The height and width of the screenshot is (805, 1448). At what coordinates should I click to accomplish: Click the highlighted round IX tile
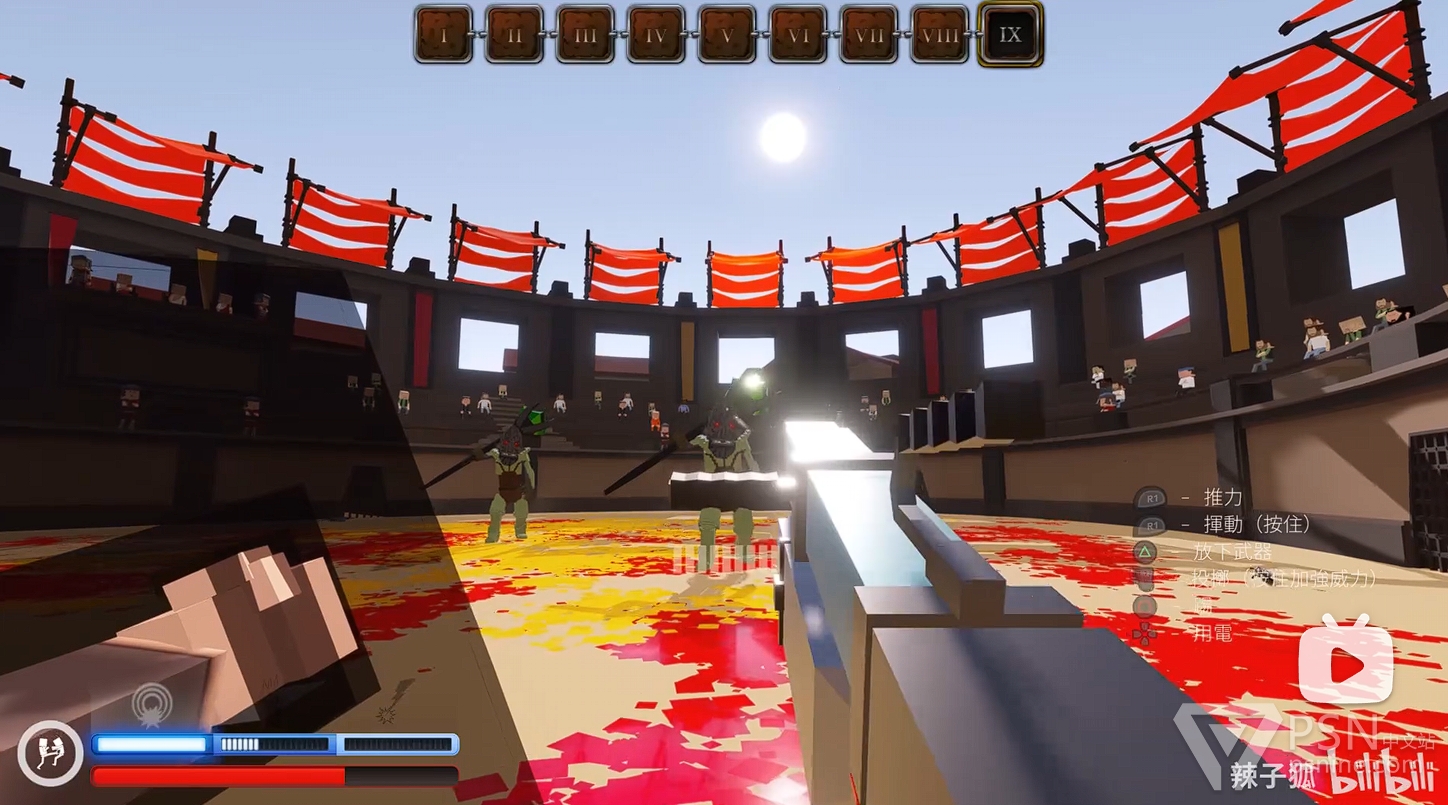[x=1011, y=35]
